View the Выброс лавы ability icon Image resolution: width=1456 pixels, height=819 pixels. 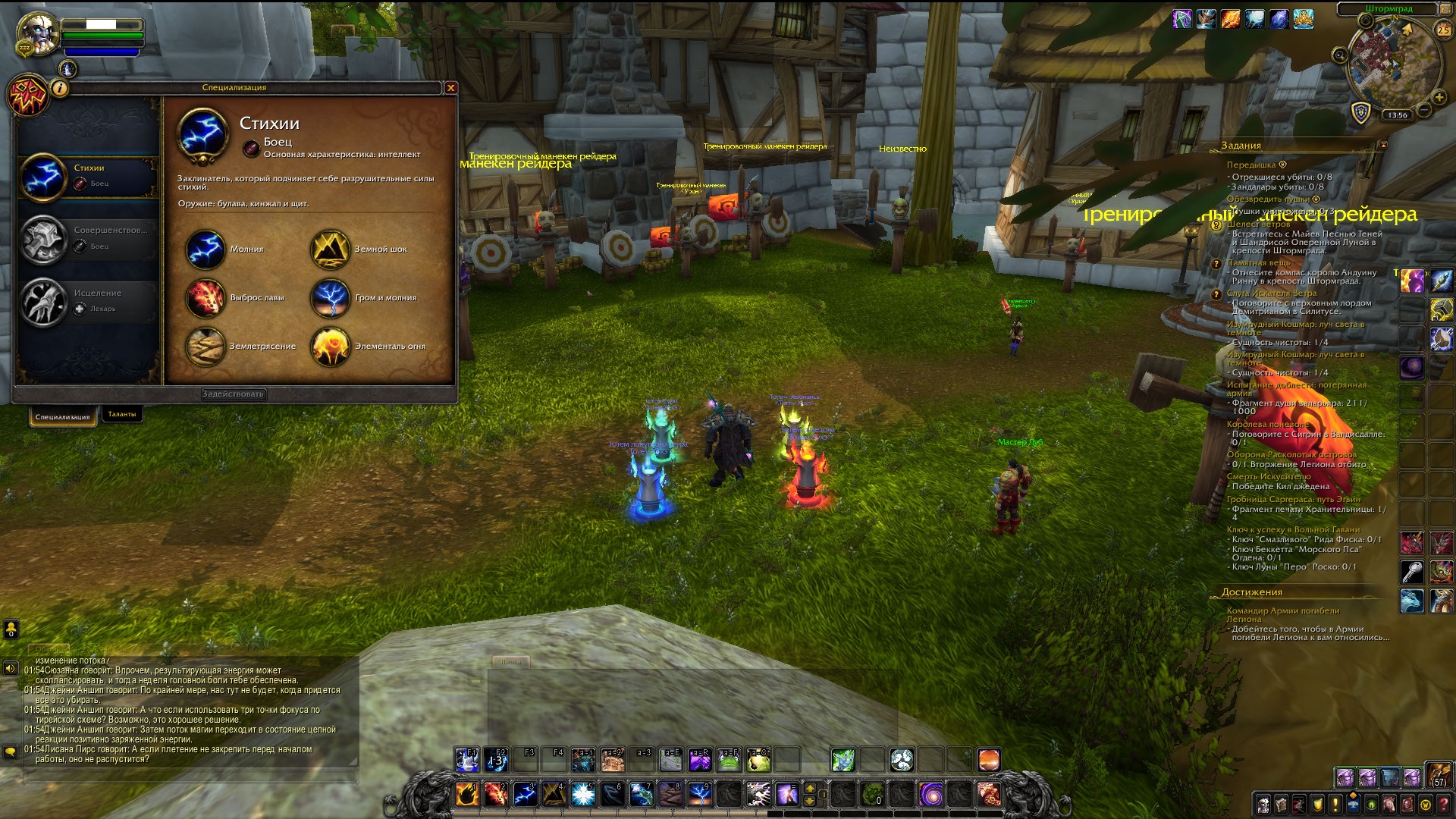[205, 298]
